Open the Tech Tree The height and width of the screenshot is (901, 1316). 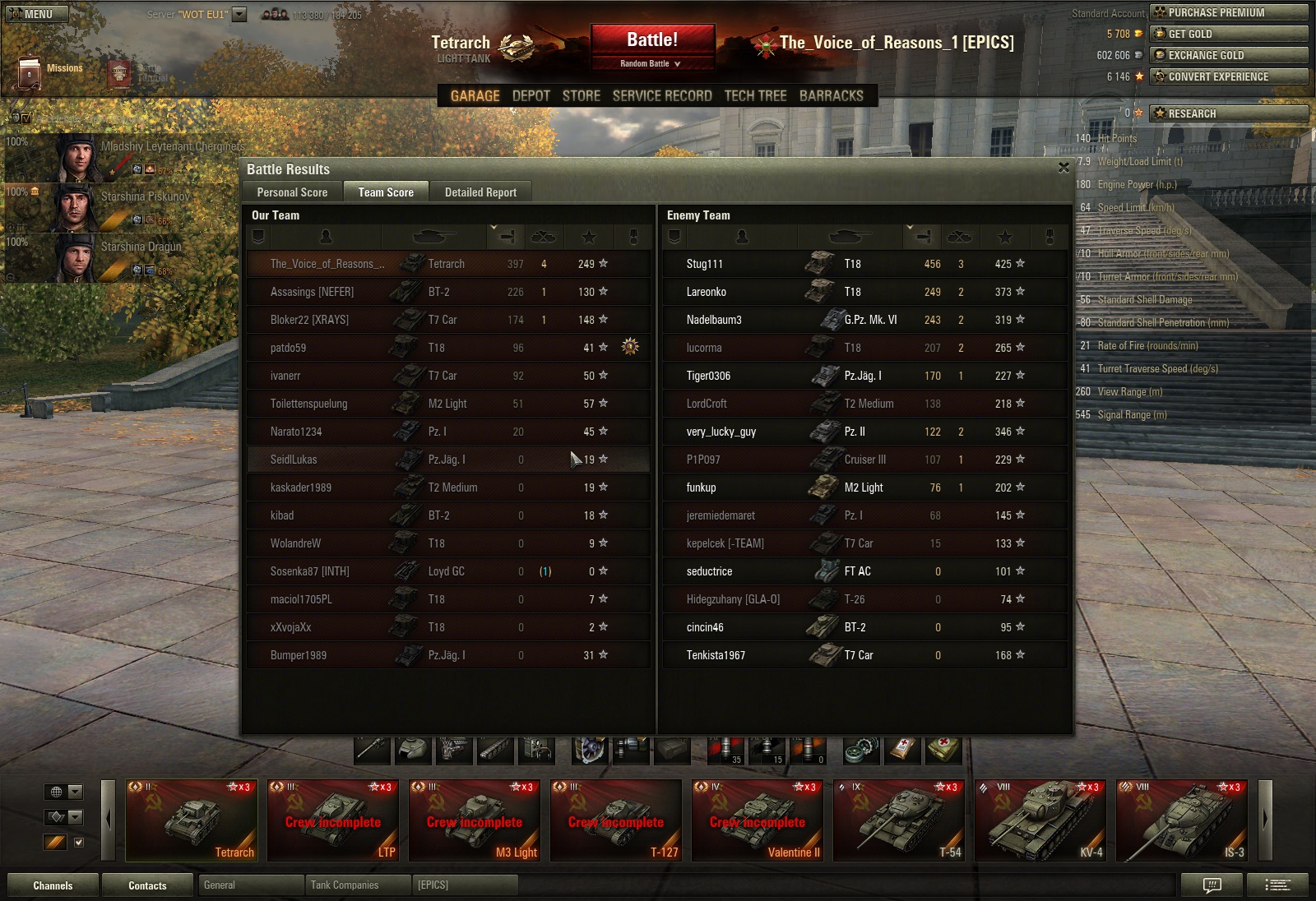click(x=755, y=95)
